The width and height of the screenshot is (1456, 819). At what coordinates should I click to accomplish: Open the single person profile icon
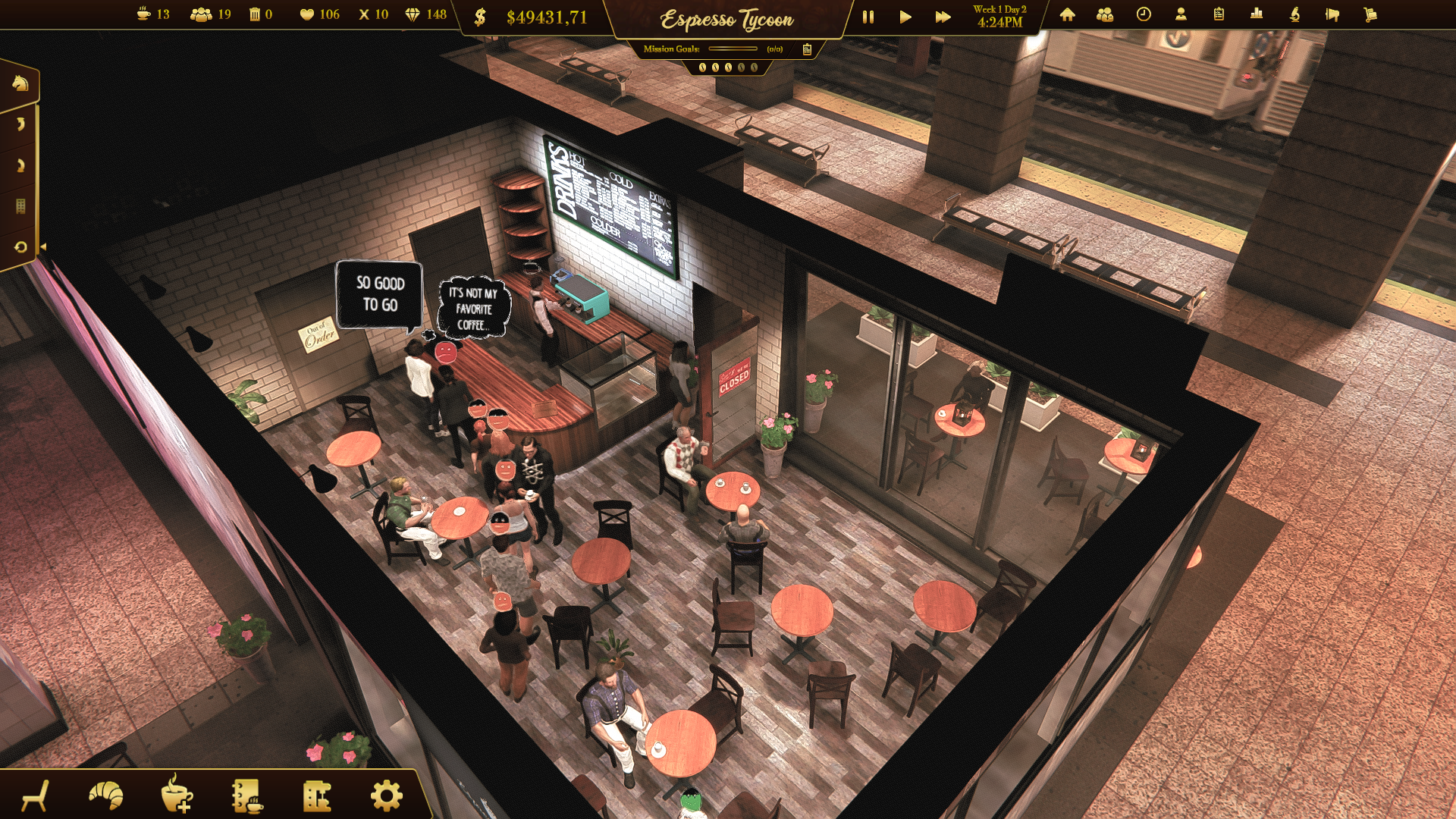point(1181,14)
